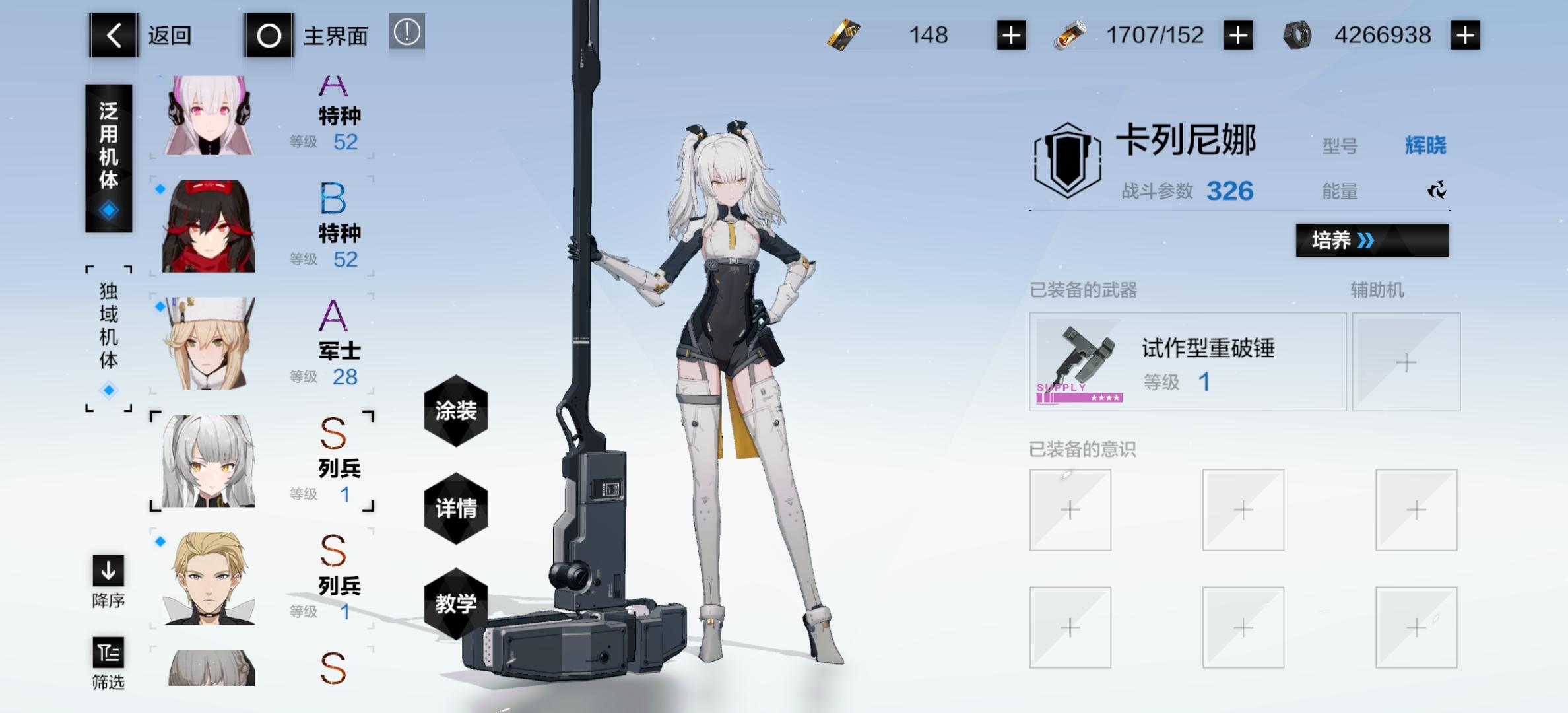Switch to the 泛用机体 category tab
The image size is (1568, 713).
pyautogui.click(x=108, y=155)
